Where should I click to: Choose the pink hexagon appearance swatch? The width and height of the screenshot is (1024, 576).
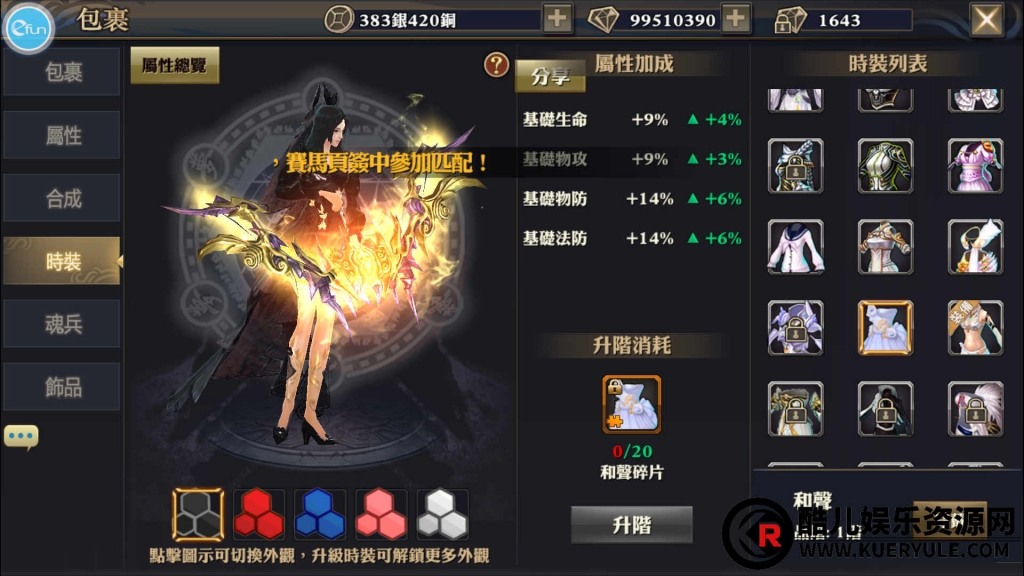(x=381, y=514)
